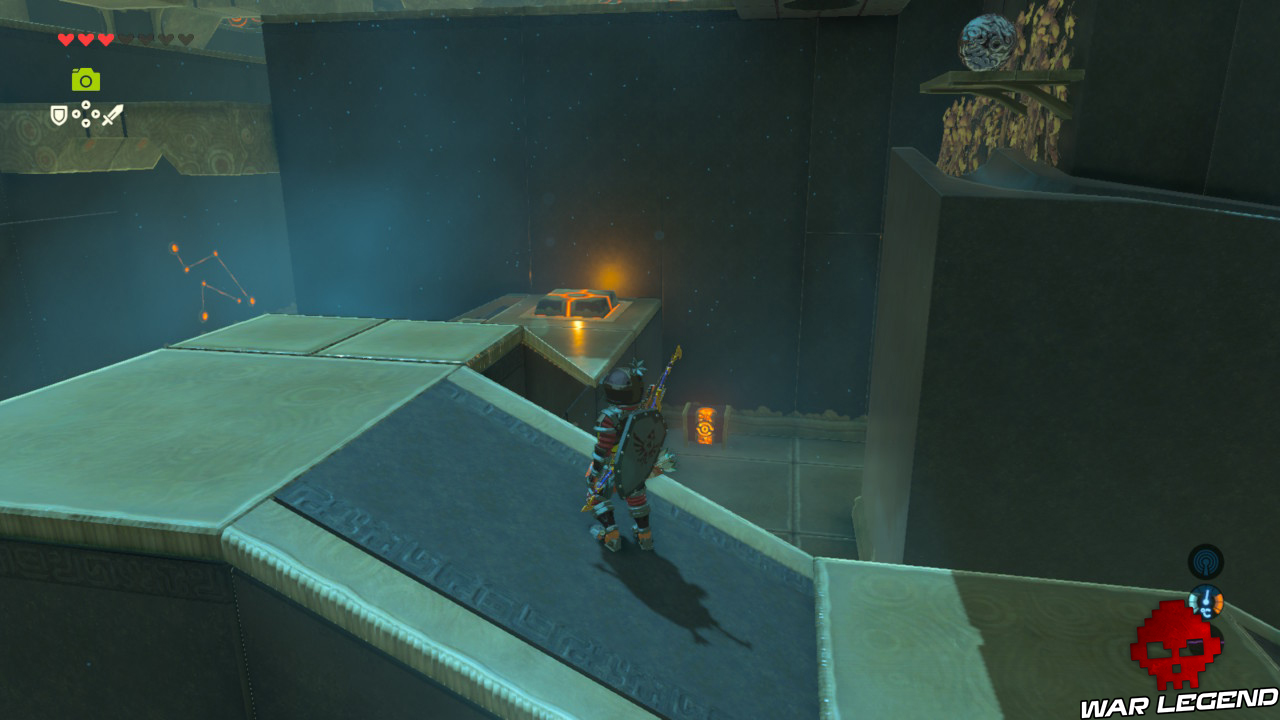Screen dimensions: 1280x720
Task: Click the down arrow on the d-pad indicator
Action: tap(86, 122)
